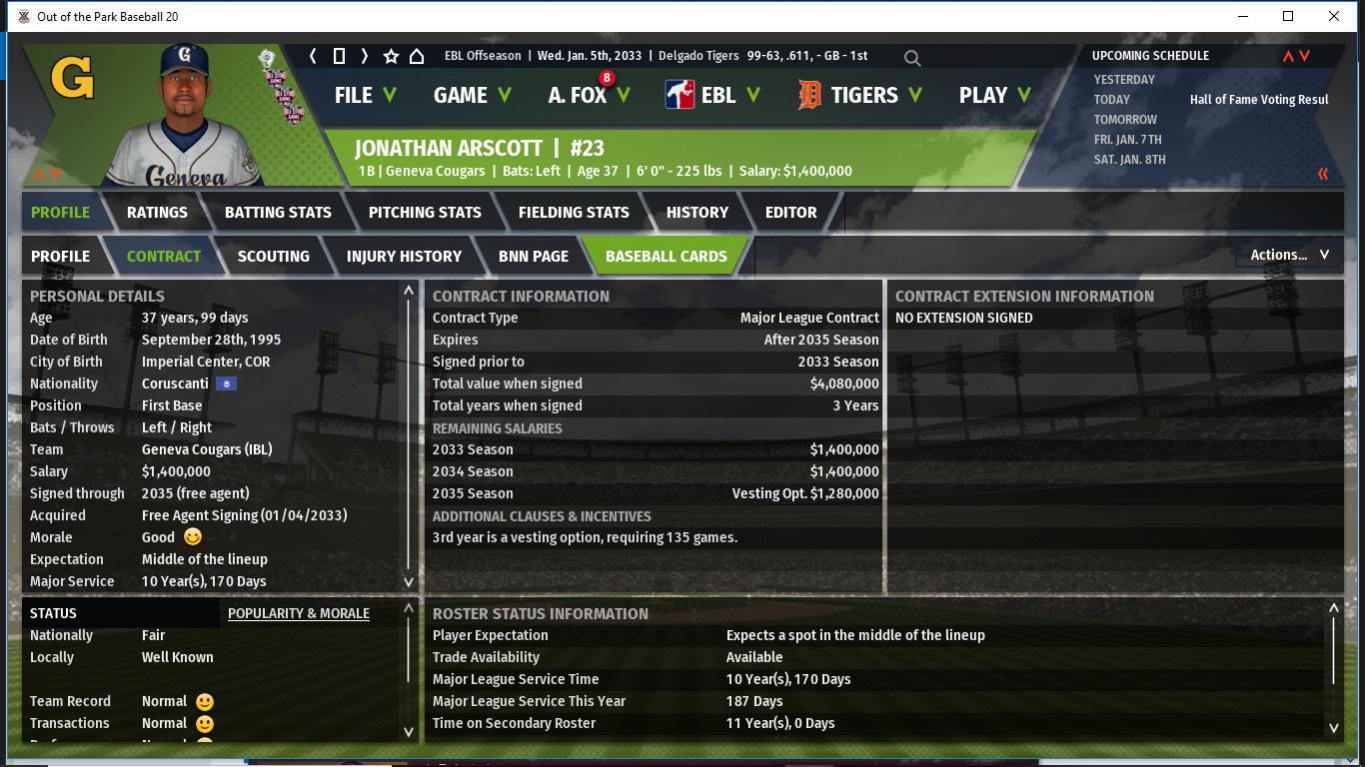Open the A. FOX manager menu
The width and height of the screenshot is (1365, 767).
tap(588, 95)
